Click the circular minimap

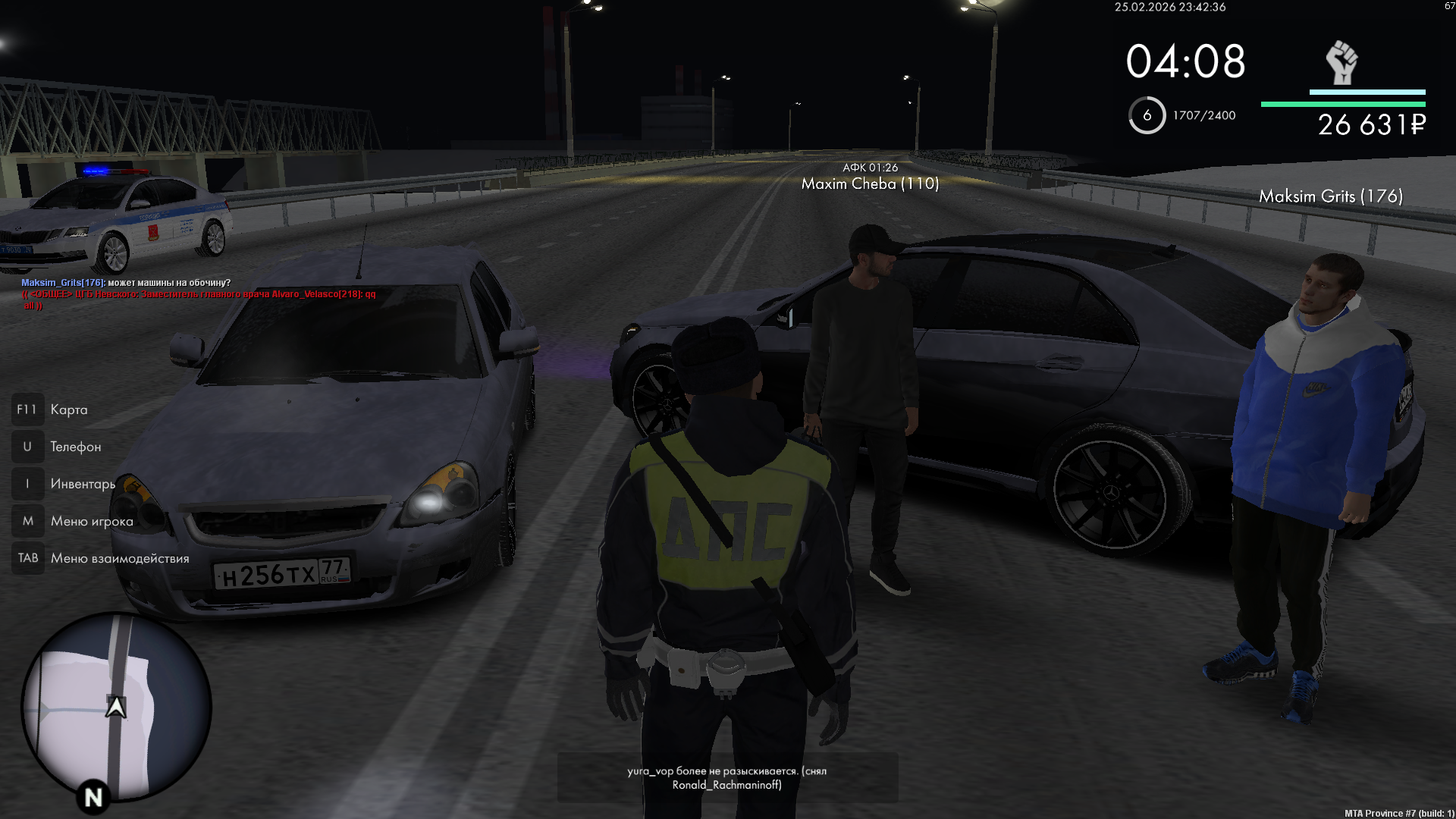116,707
